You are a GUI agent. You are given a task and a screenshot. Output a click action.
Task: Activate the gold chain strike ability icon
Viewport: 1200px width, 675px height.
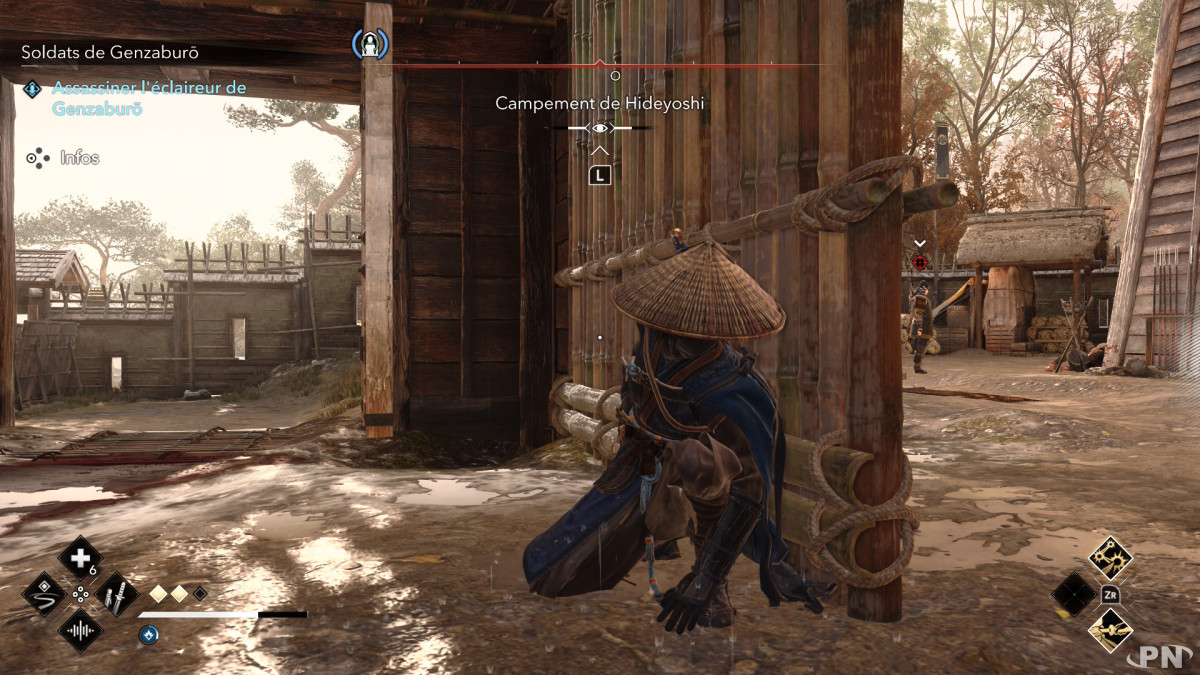1110,630
